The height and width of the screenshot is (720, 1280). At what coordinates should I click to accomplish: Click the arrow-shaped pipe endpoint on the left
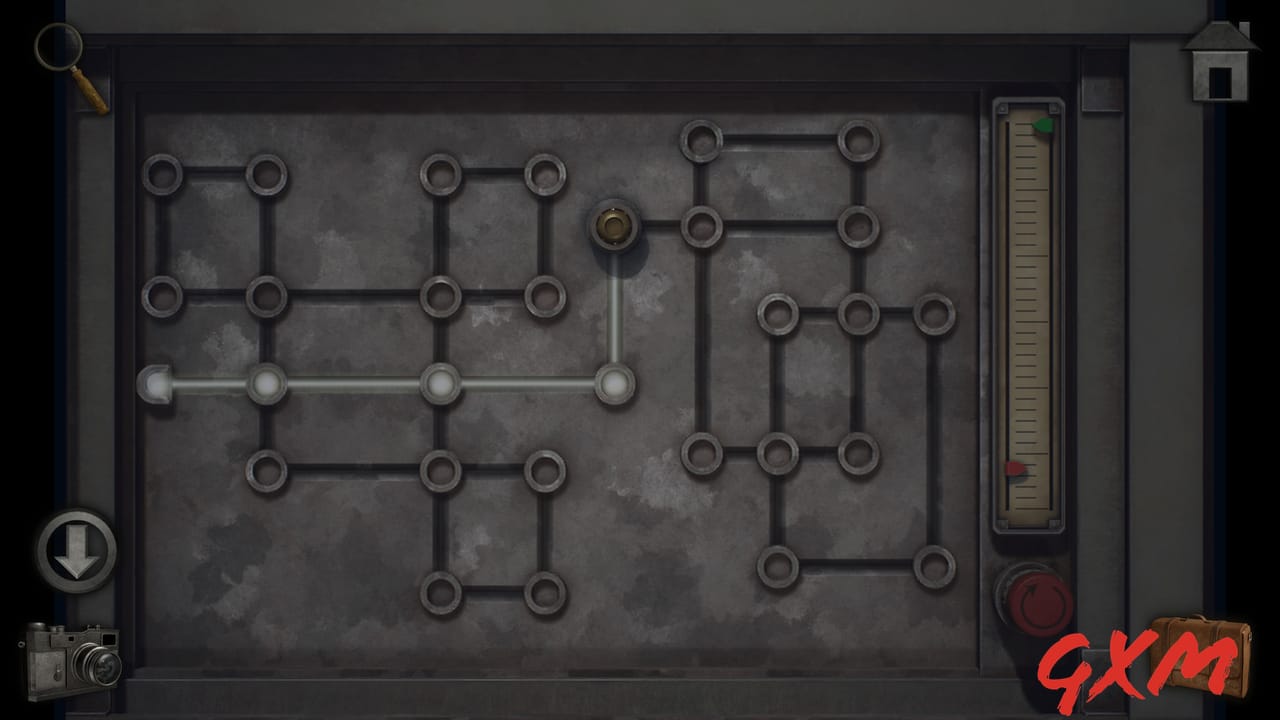click(152, 382)
